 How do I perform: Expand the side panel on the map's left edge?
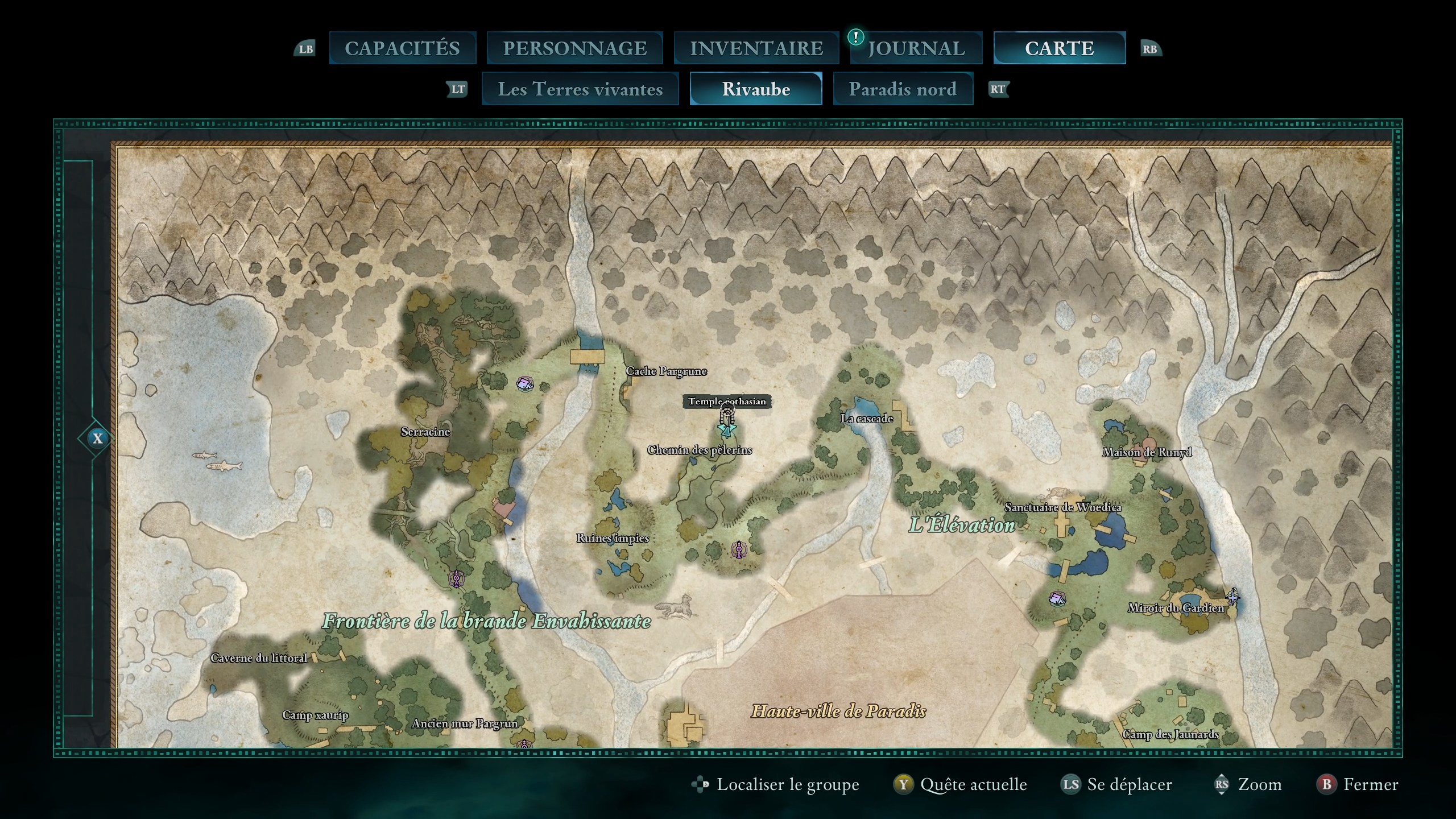coord(97,439)
